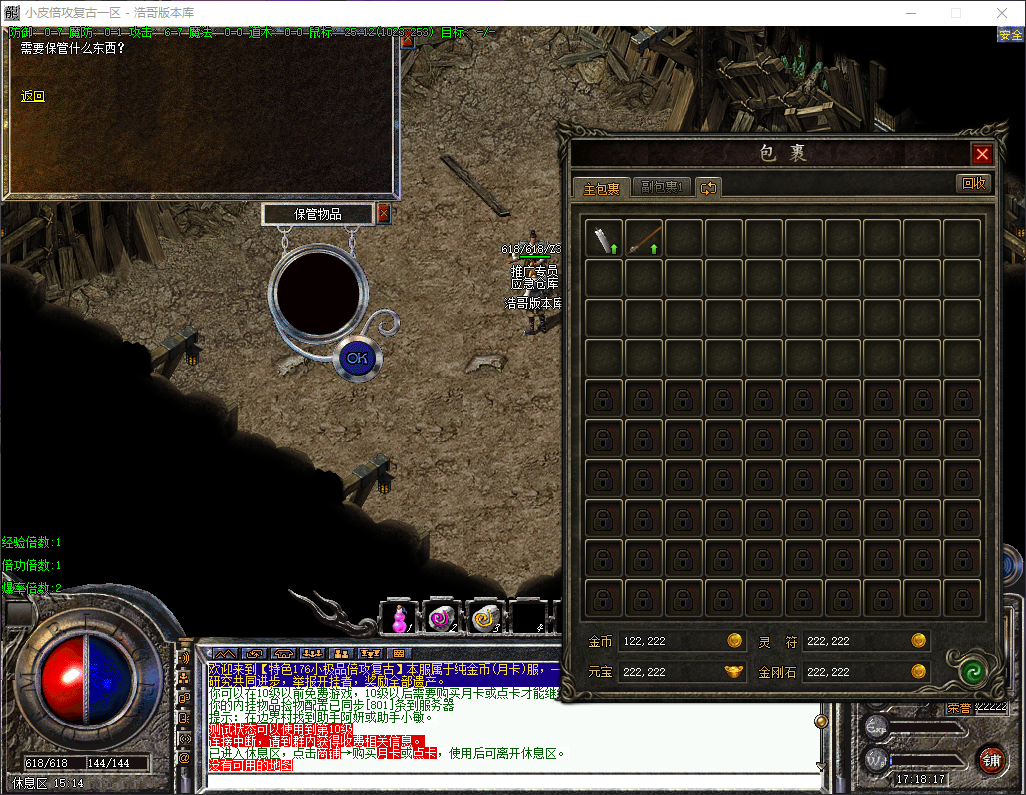Use the purple swirl scroll hotbar item
The width and height of the screenshot is (1026, 795).
(440, 619)
